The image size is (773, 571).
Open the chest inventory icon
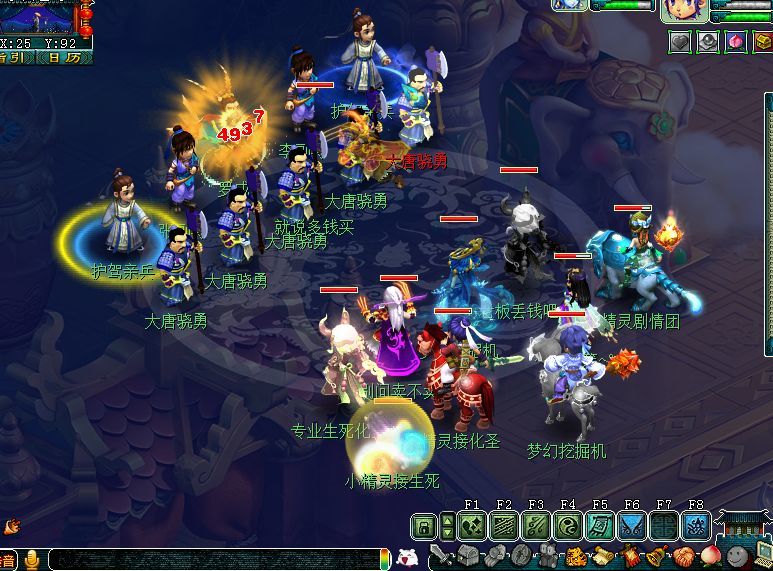pyautogui.click(x=468, y=556)
